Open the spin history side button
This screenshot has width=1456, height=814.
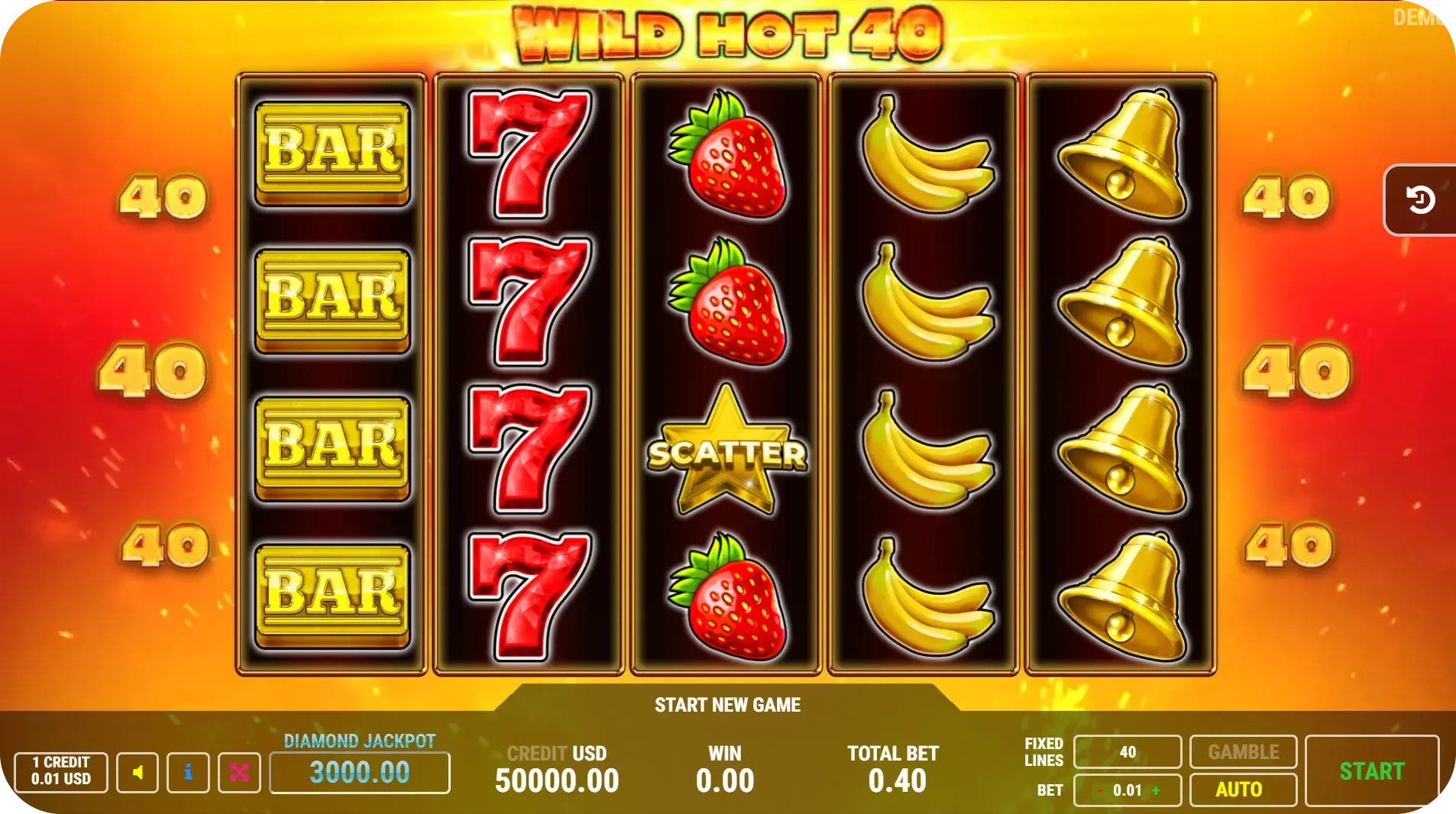(1419, 200)
